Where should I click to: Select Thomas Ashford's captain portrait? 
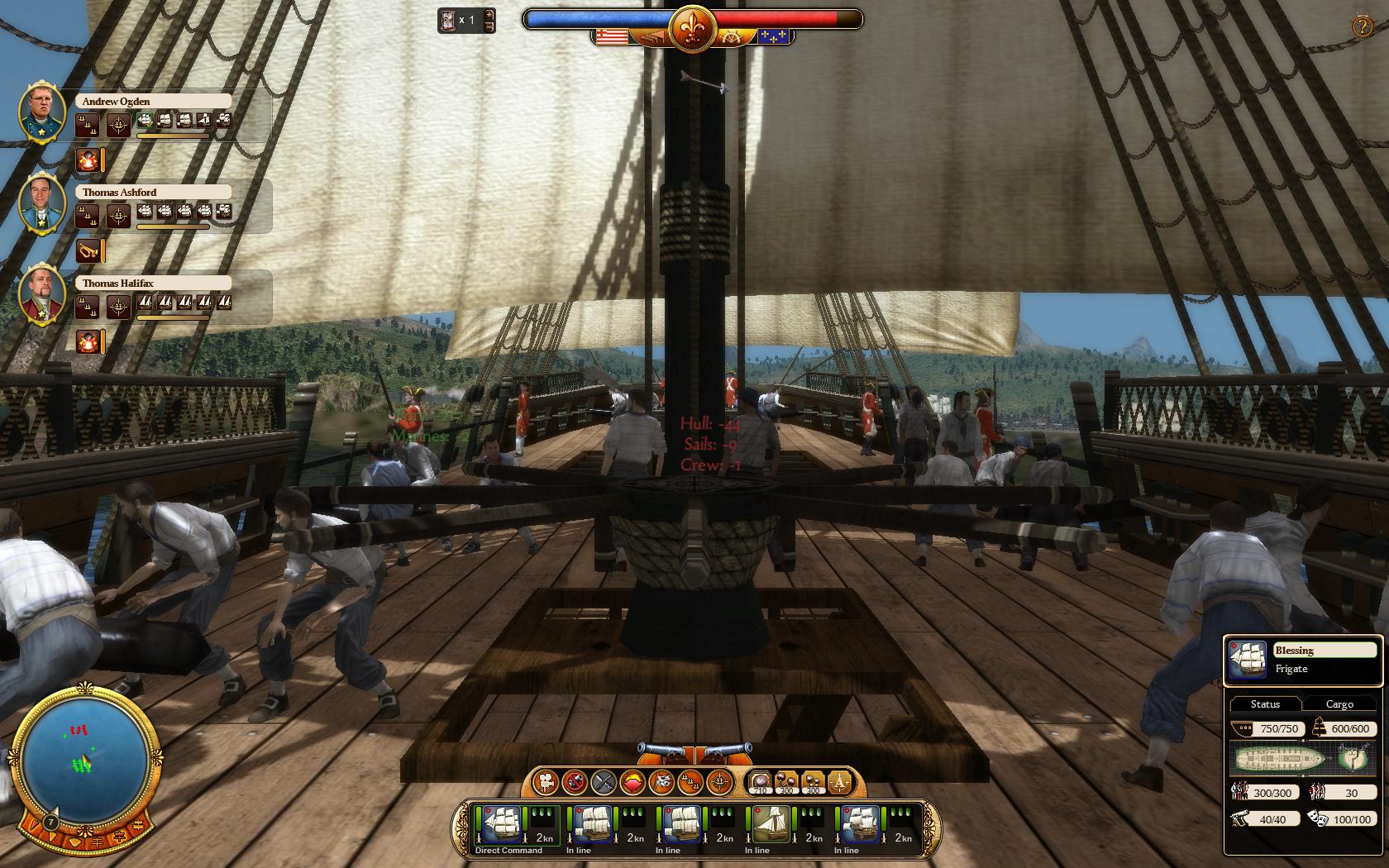point(42,203)
